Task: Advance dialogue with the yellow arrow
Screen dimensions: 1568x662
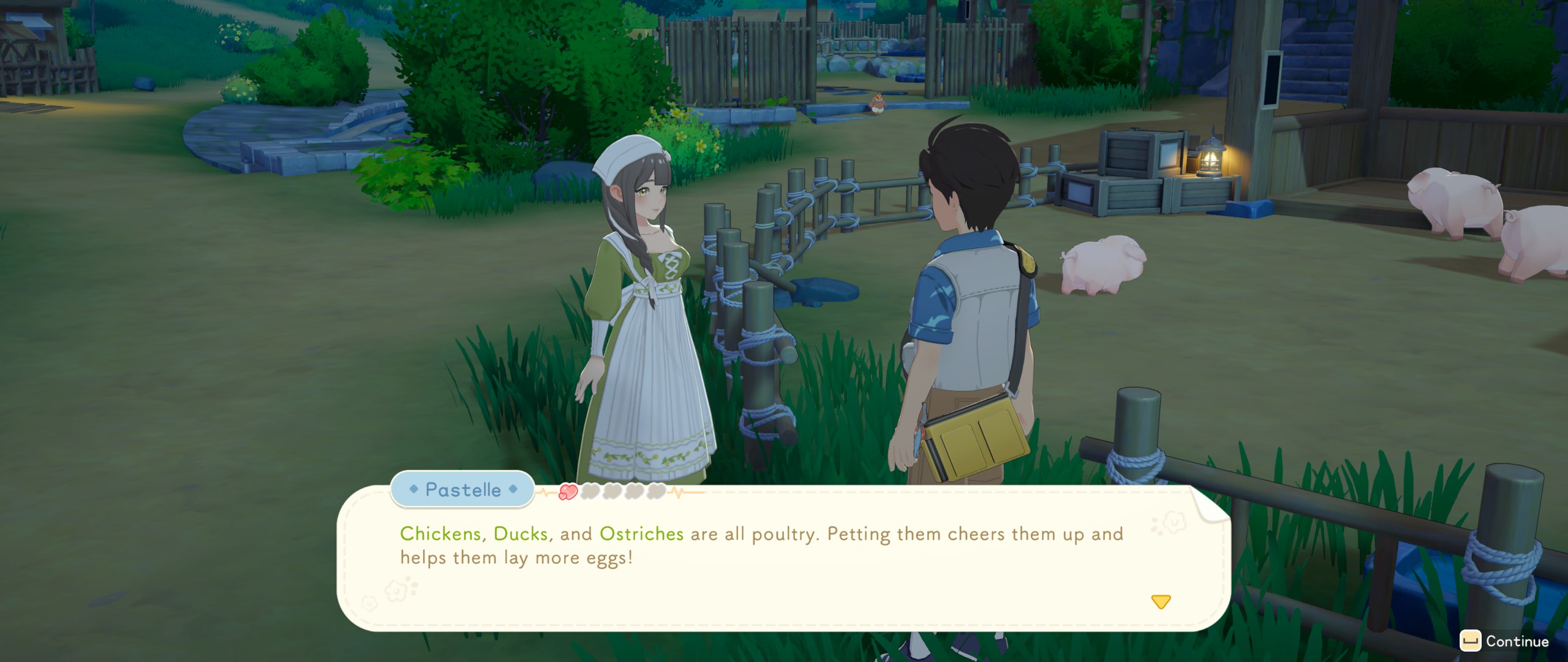Action: [1161, 601]
